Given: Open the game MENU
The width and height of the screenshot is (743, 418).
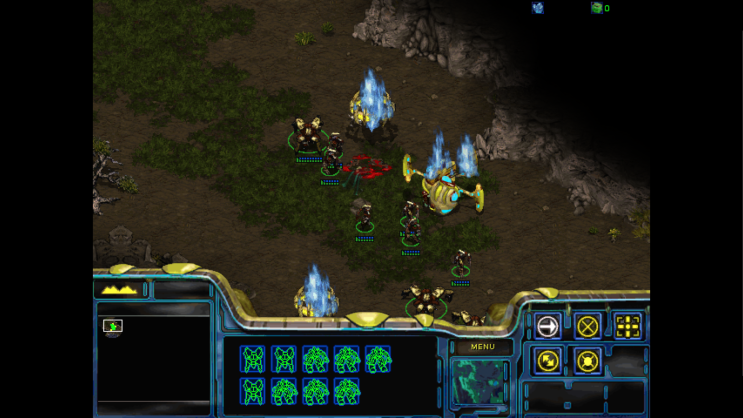Looking at the screenshot, I should tap(483, 347).
